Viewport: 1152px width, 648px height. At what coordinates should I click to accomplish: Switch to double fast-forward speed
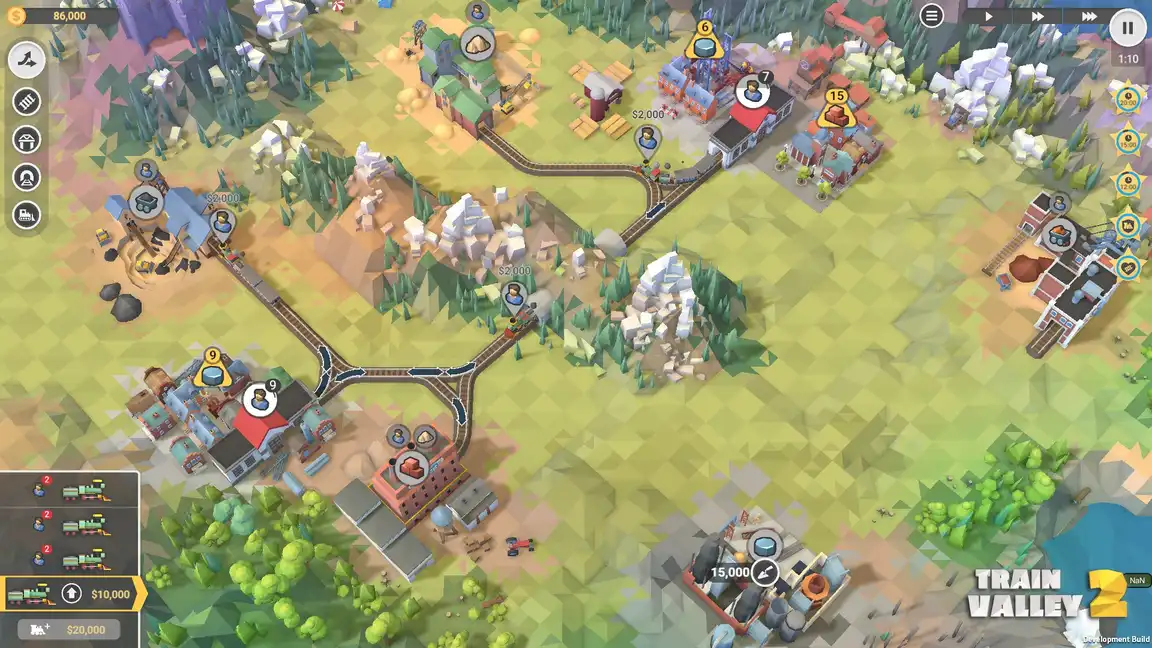[1038, 16]
